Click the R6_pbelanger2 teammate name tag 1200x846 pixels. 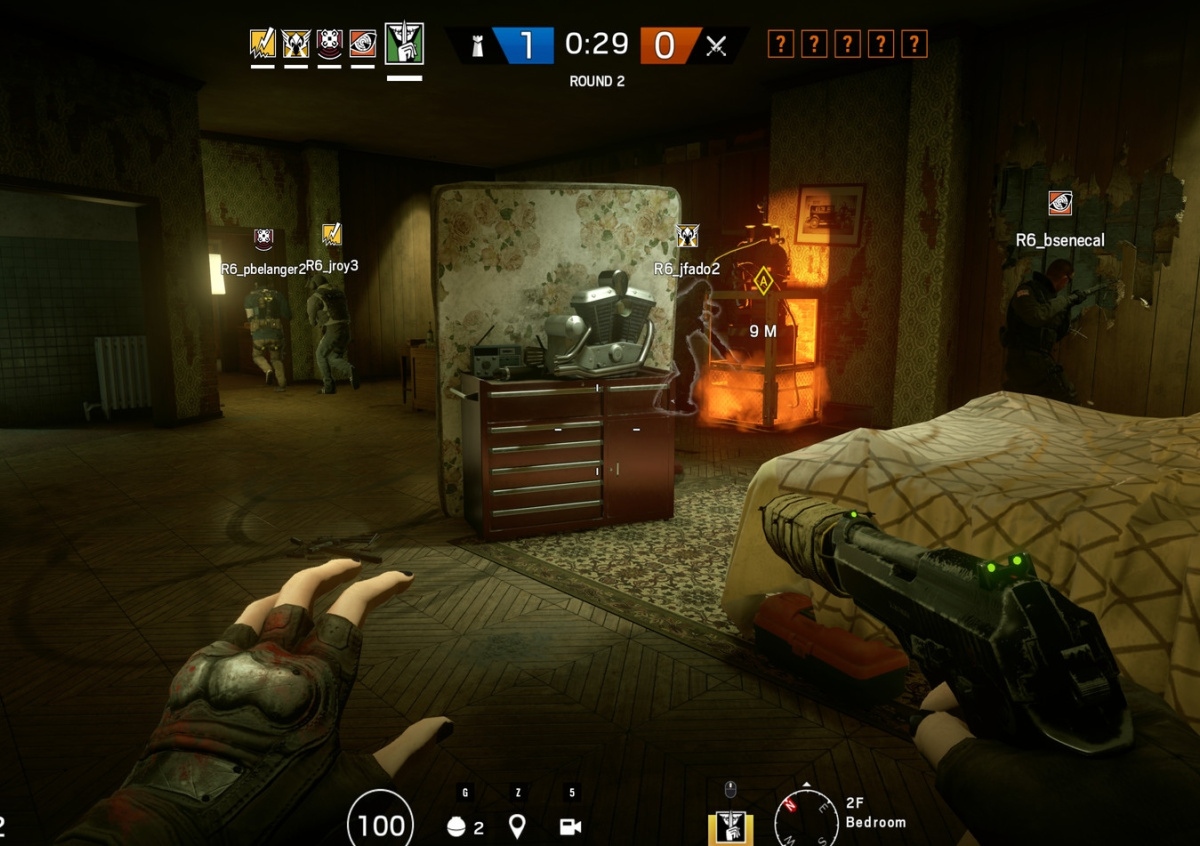pos(263,269)
